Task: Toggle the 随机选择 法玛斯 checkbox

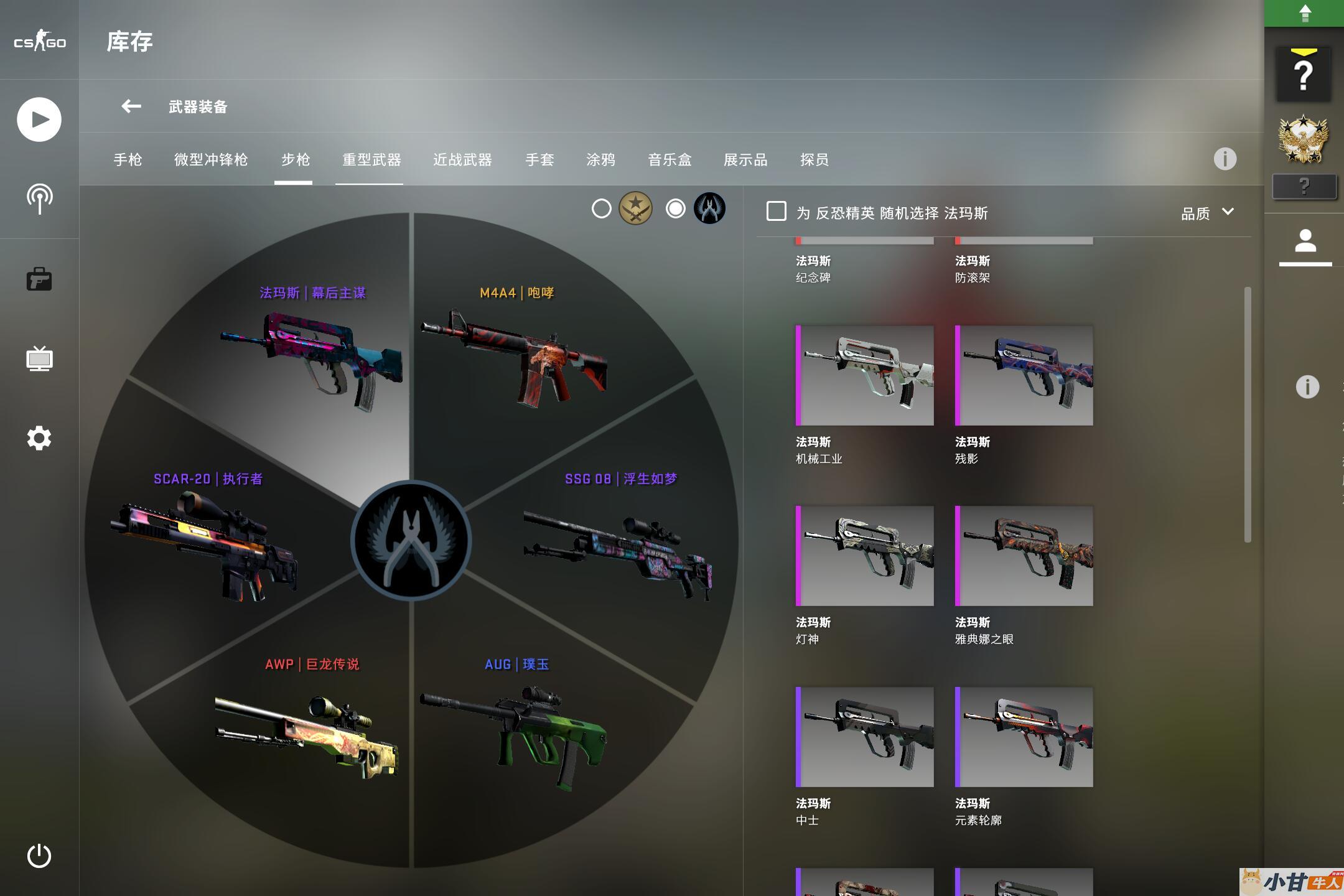Action: 776,212
